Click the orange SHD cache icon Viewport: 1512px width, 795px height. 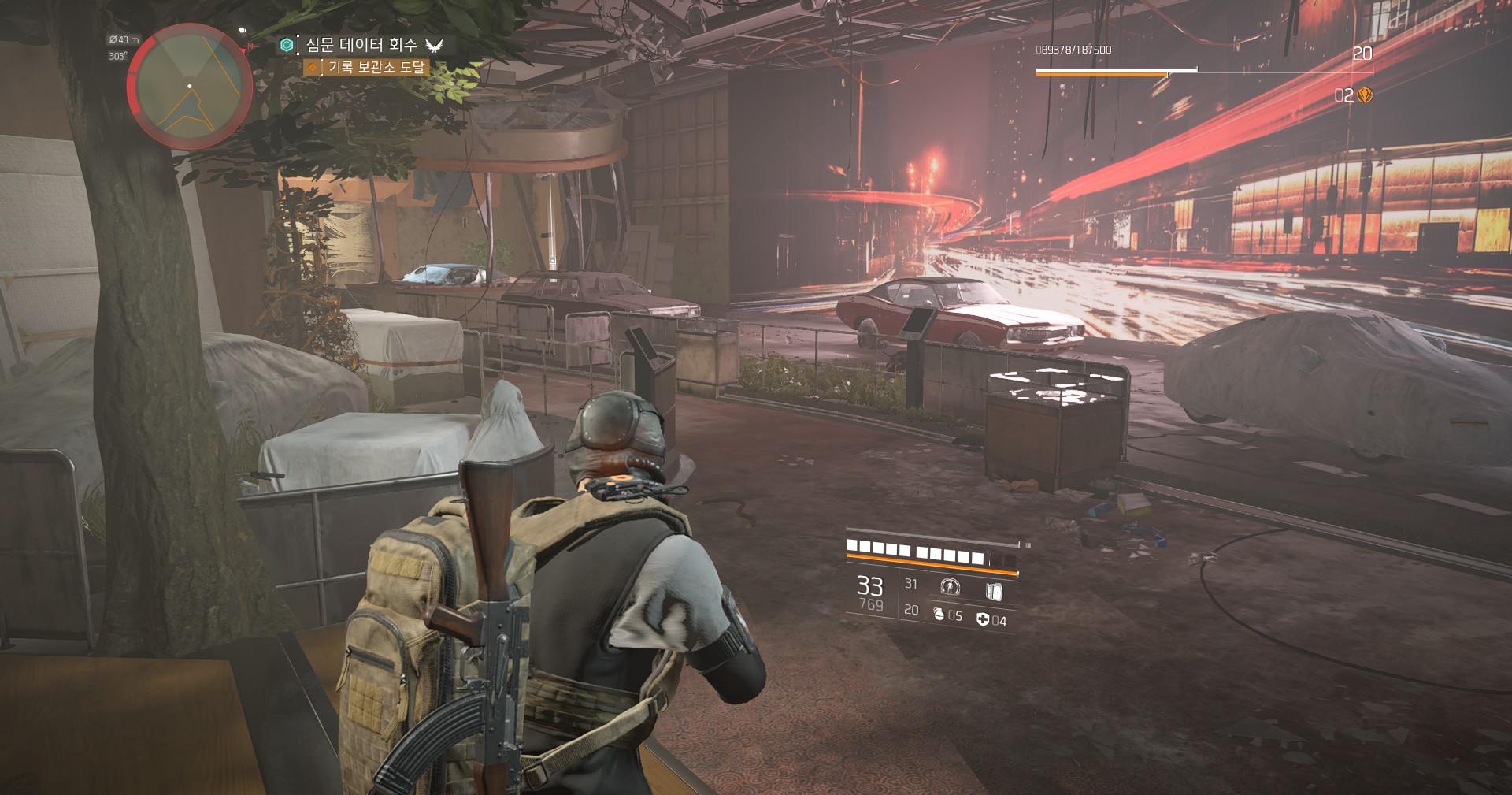1365,95
